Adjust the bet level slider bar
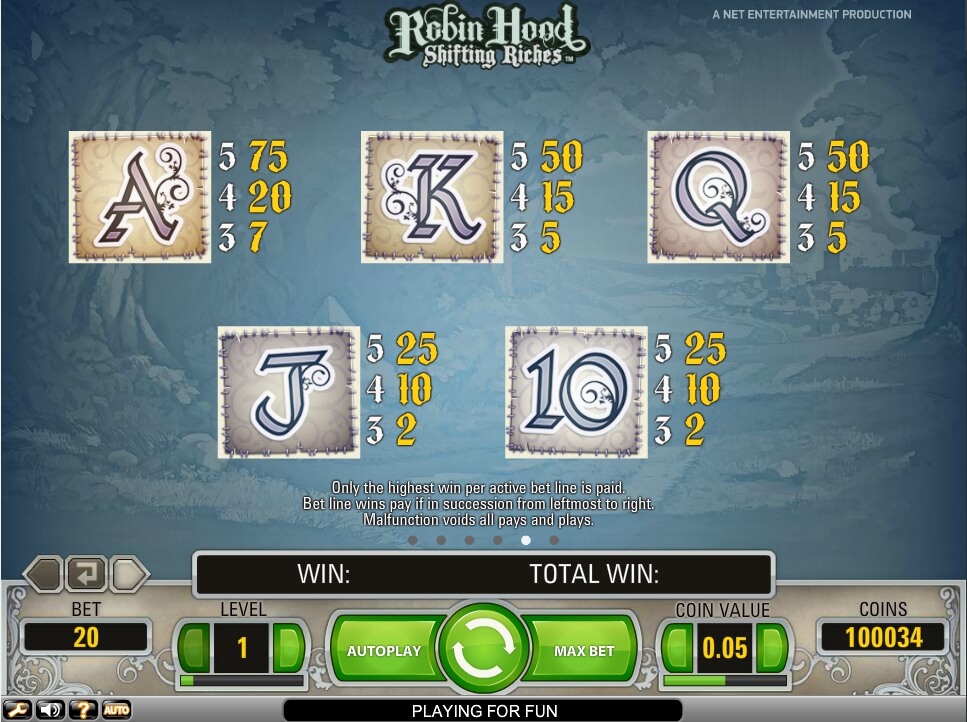This screenshot has width=967, height=722. (x=241, y=681)
